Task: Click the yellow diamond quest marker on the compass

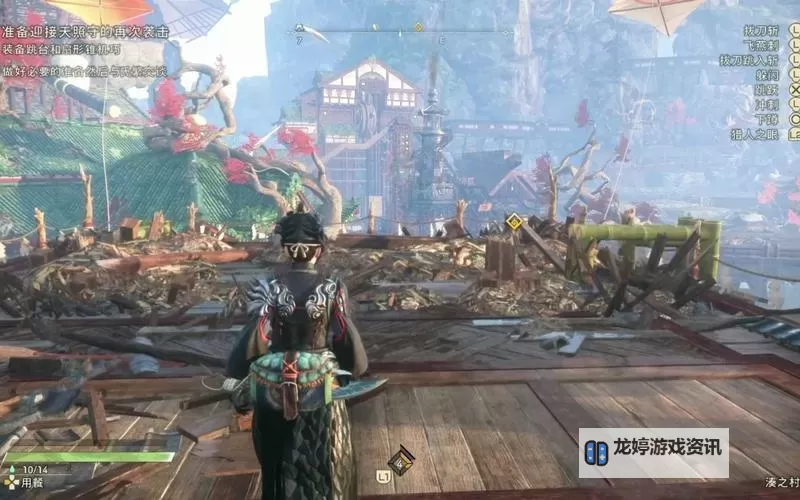Action: 418,27
